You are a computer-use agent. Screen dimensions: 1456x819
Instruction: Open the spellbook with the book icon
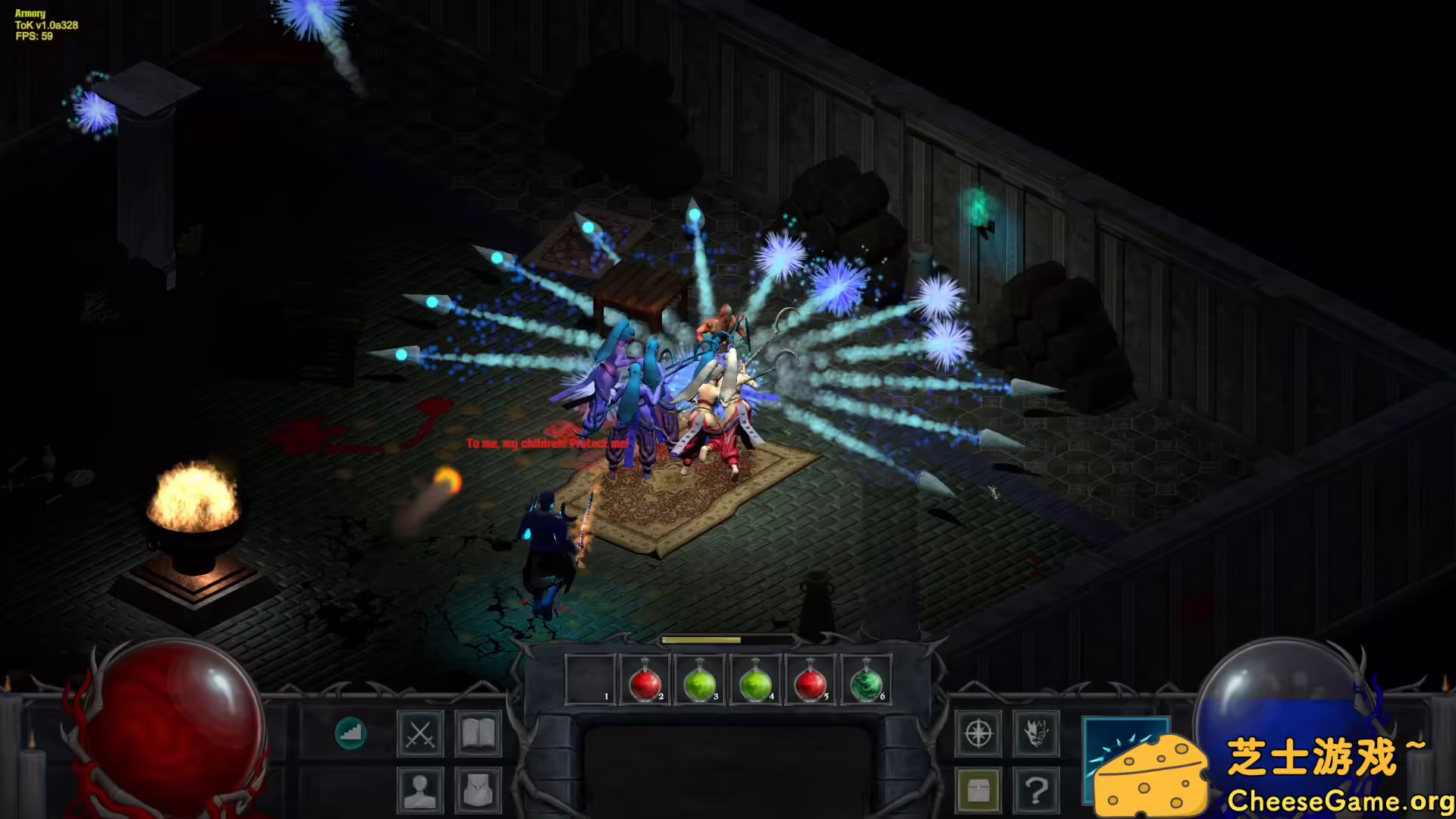478,734
